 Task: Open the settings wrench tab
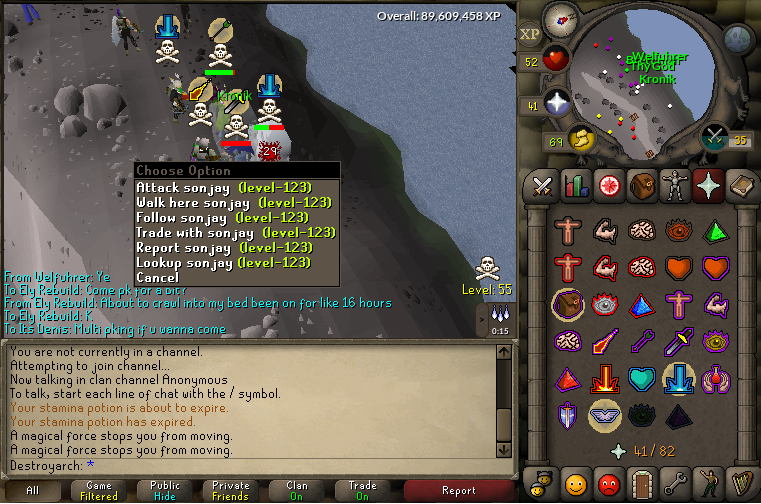point(674,482)
